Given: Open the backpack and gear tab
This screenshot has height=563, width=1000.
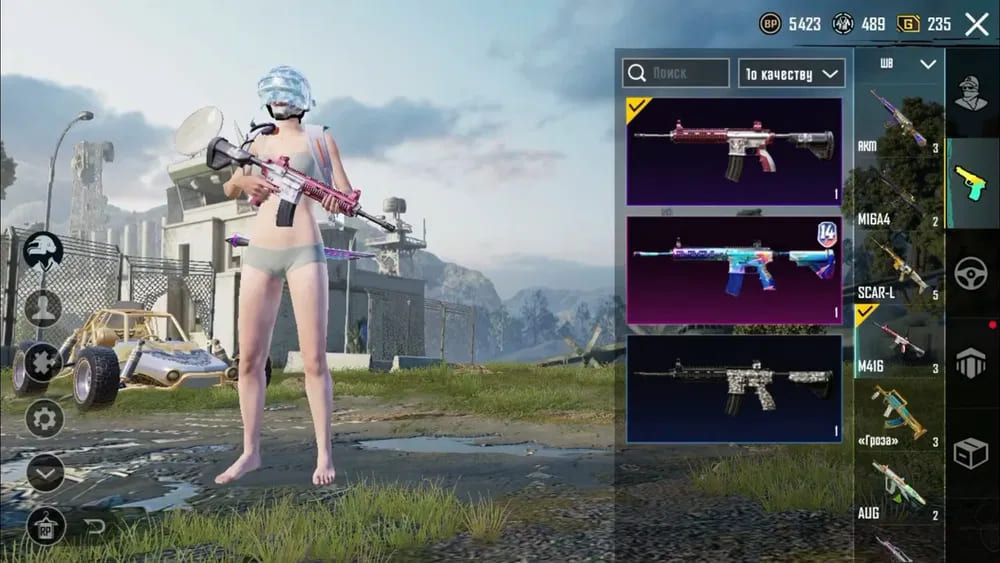Looking at the screenshot, I should [x=971, y=363].
